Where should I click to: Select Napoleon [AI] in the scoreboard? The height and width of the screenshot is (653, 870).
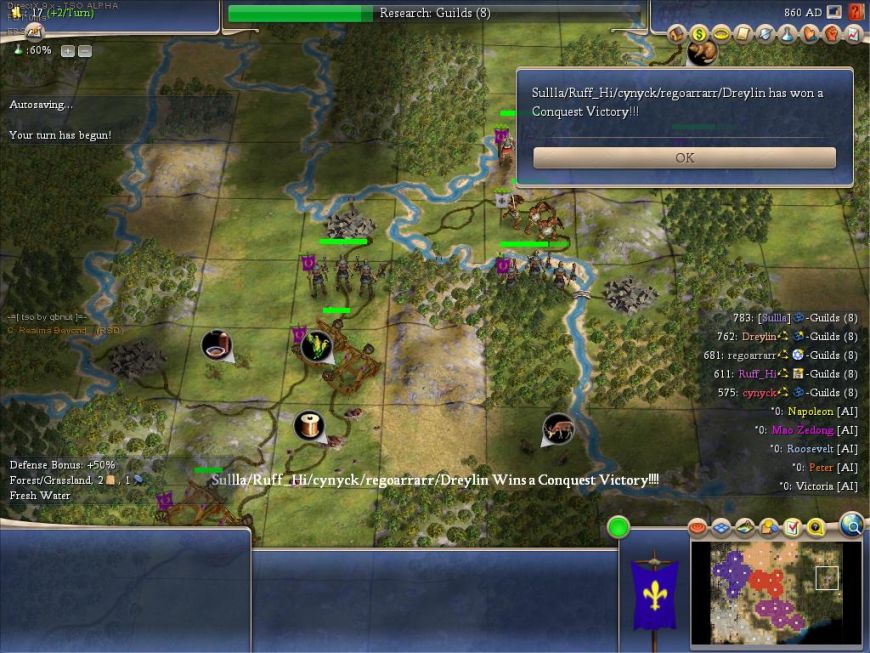click(809, 411)
